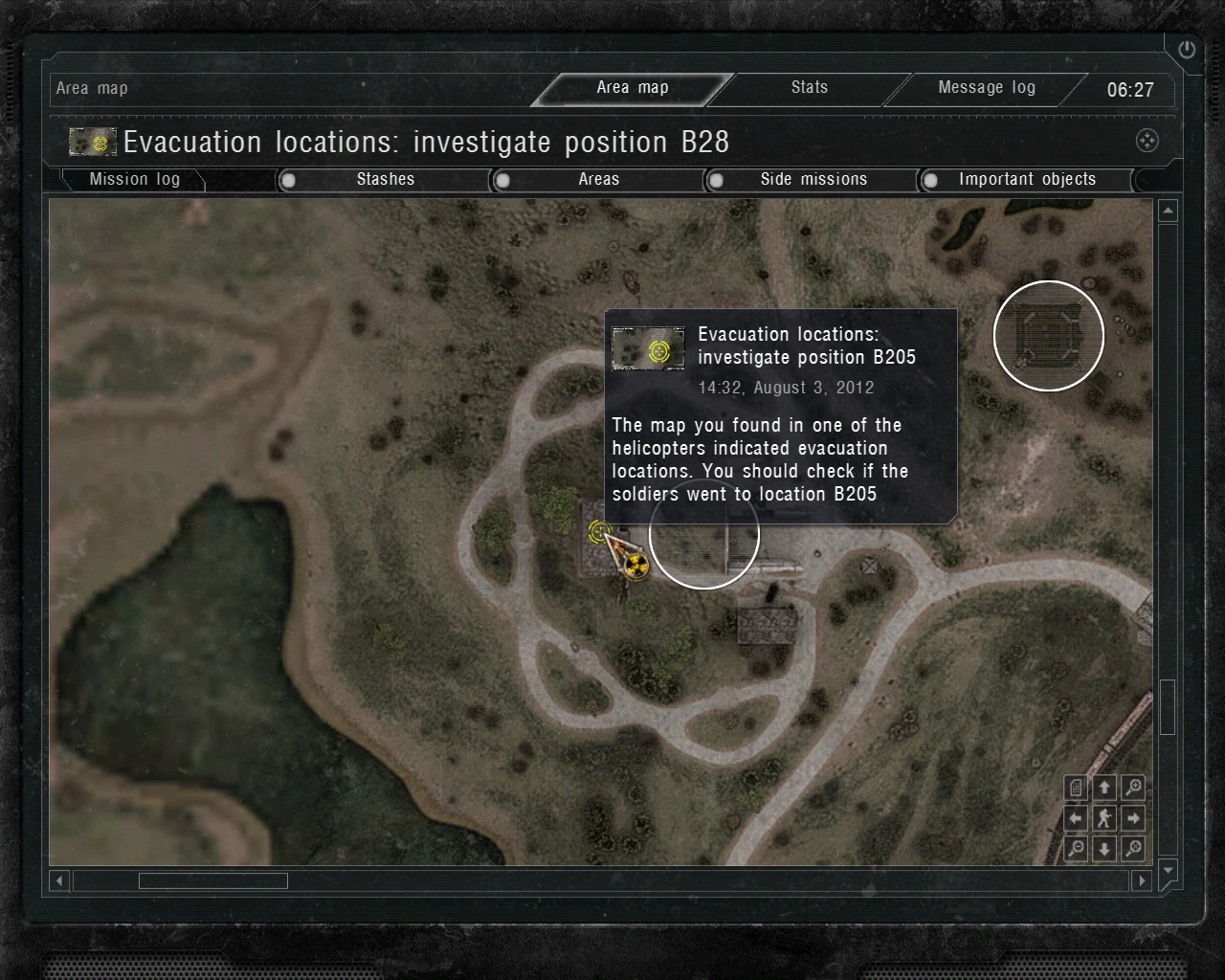Zoom in with the plus magnifier button
This screenshot has height=980, width=1225.
1133,788
